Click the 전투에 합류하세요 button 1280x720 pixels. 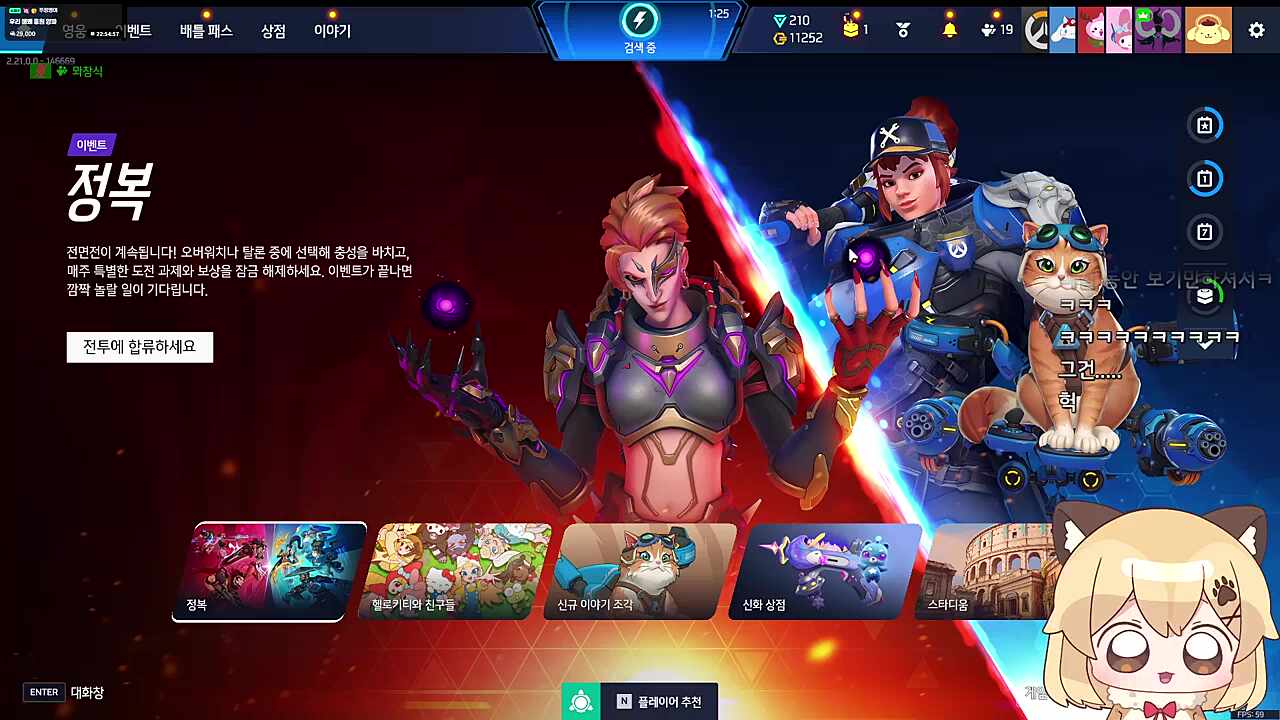pyautogui.click(x=139, y=347)
